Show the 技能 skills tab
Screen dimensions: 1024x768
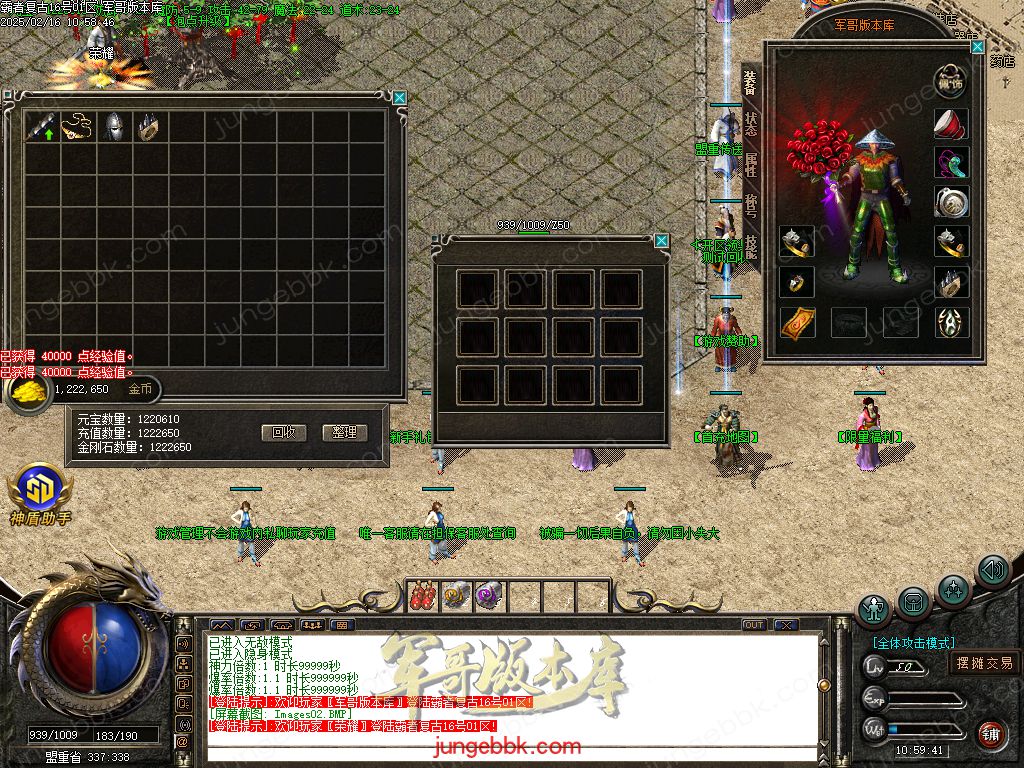click(x=750, y=248)
